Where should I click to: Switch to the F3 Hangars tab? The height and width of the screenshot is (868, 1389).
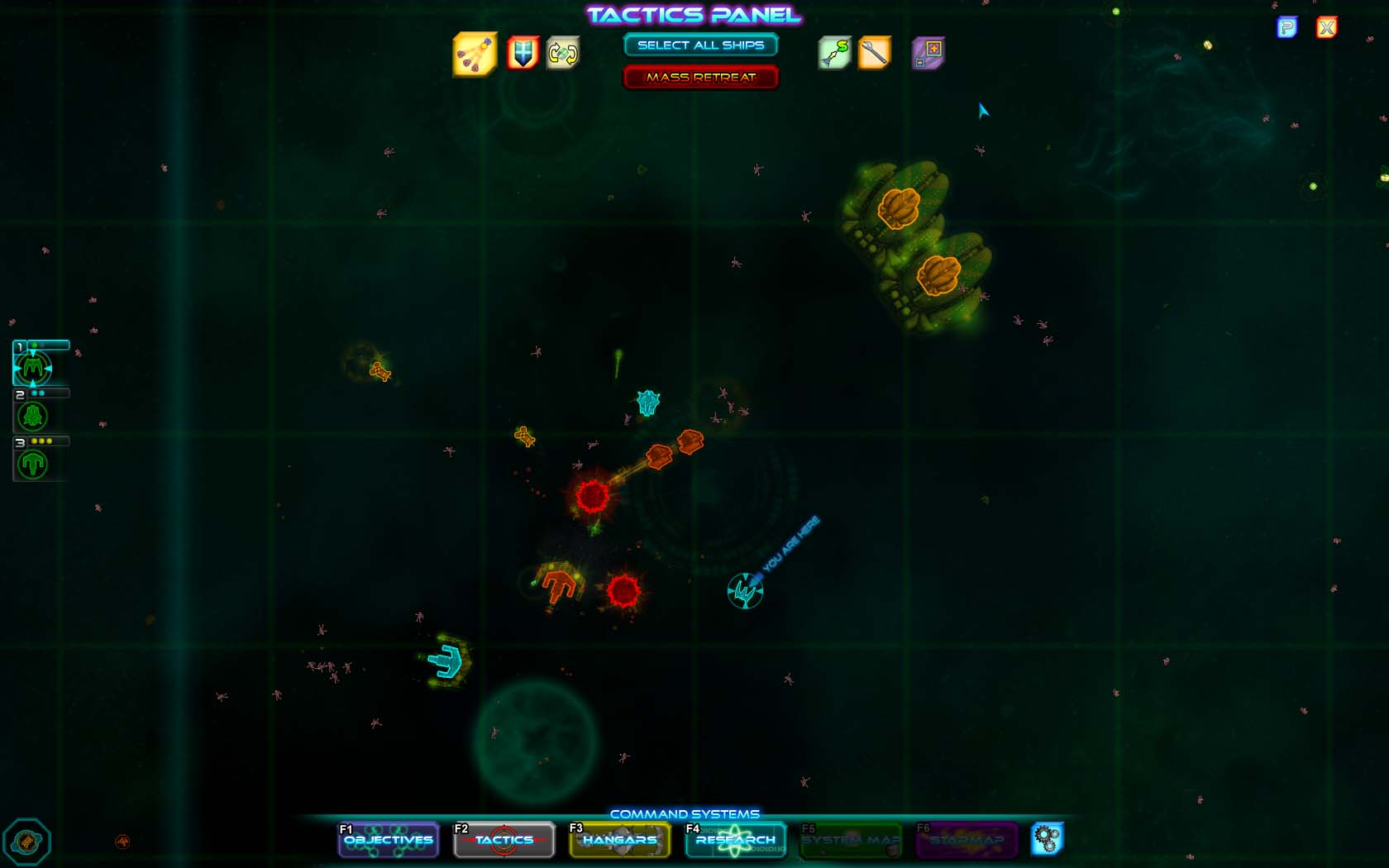618,840
